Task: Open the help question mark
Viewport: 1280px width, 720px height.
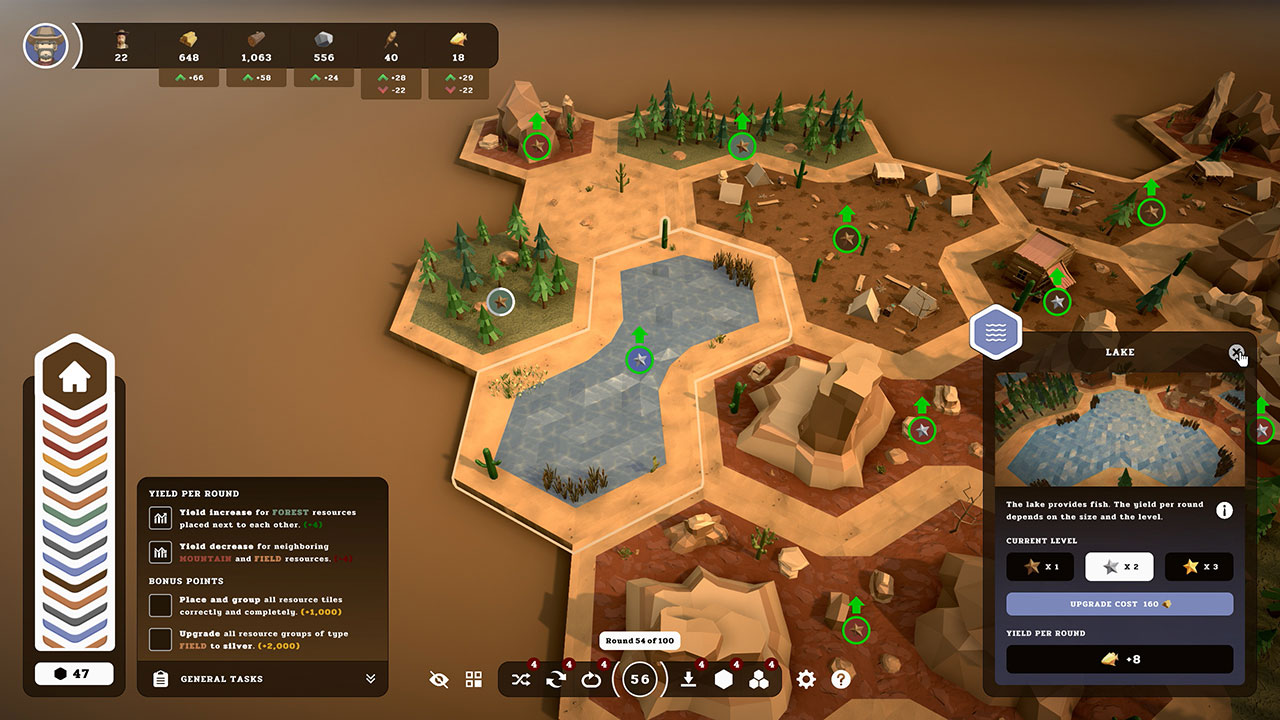Action: [842, 679]
